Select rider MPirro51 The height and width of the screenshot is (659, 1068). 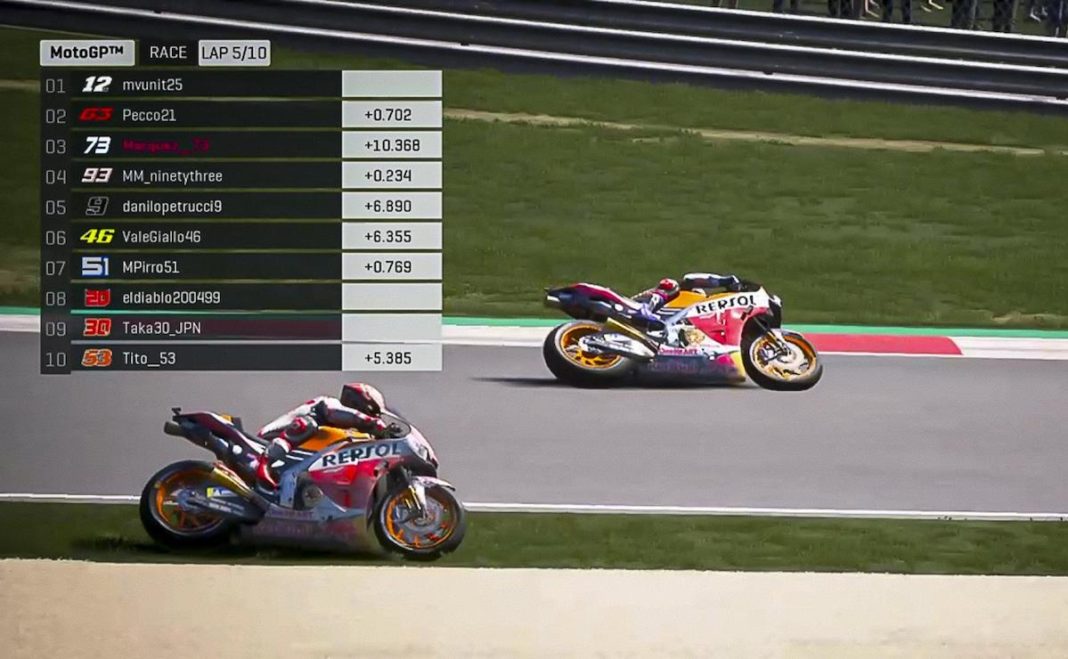tap(151, 267)
